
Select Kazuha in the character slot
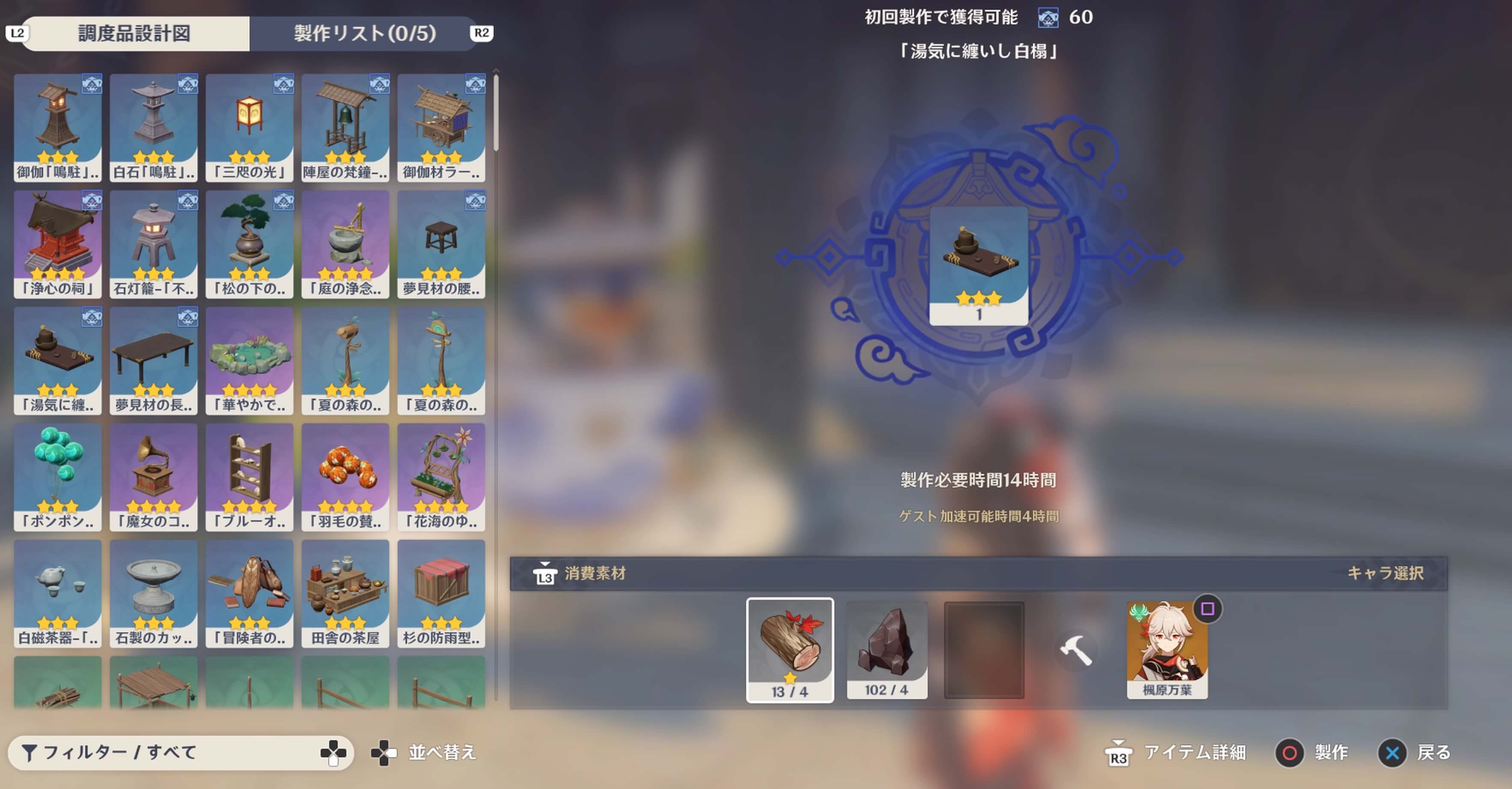[x=1167, y=649]
